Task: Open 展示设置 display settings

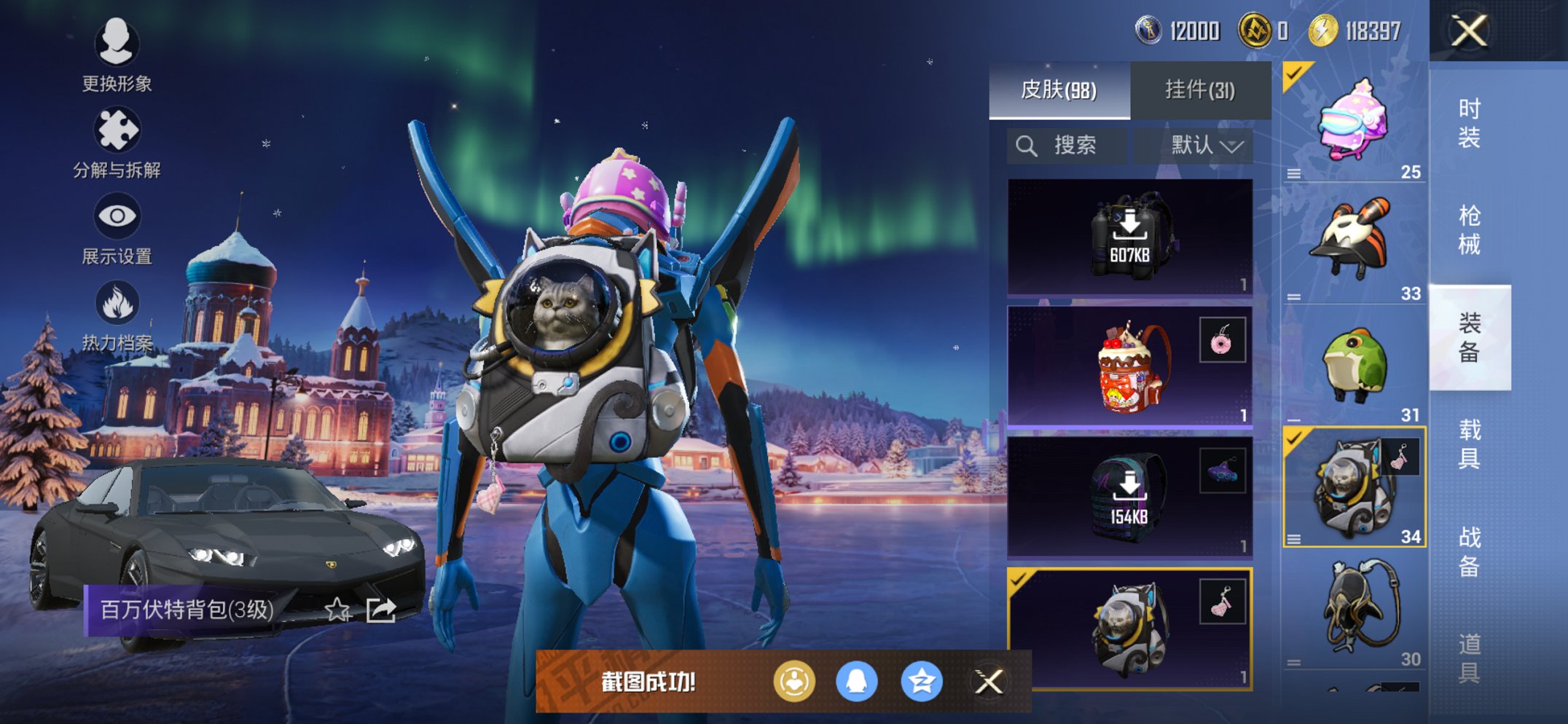Action: coord(117,227)
